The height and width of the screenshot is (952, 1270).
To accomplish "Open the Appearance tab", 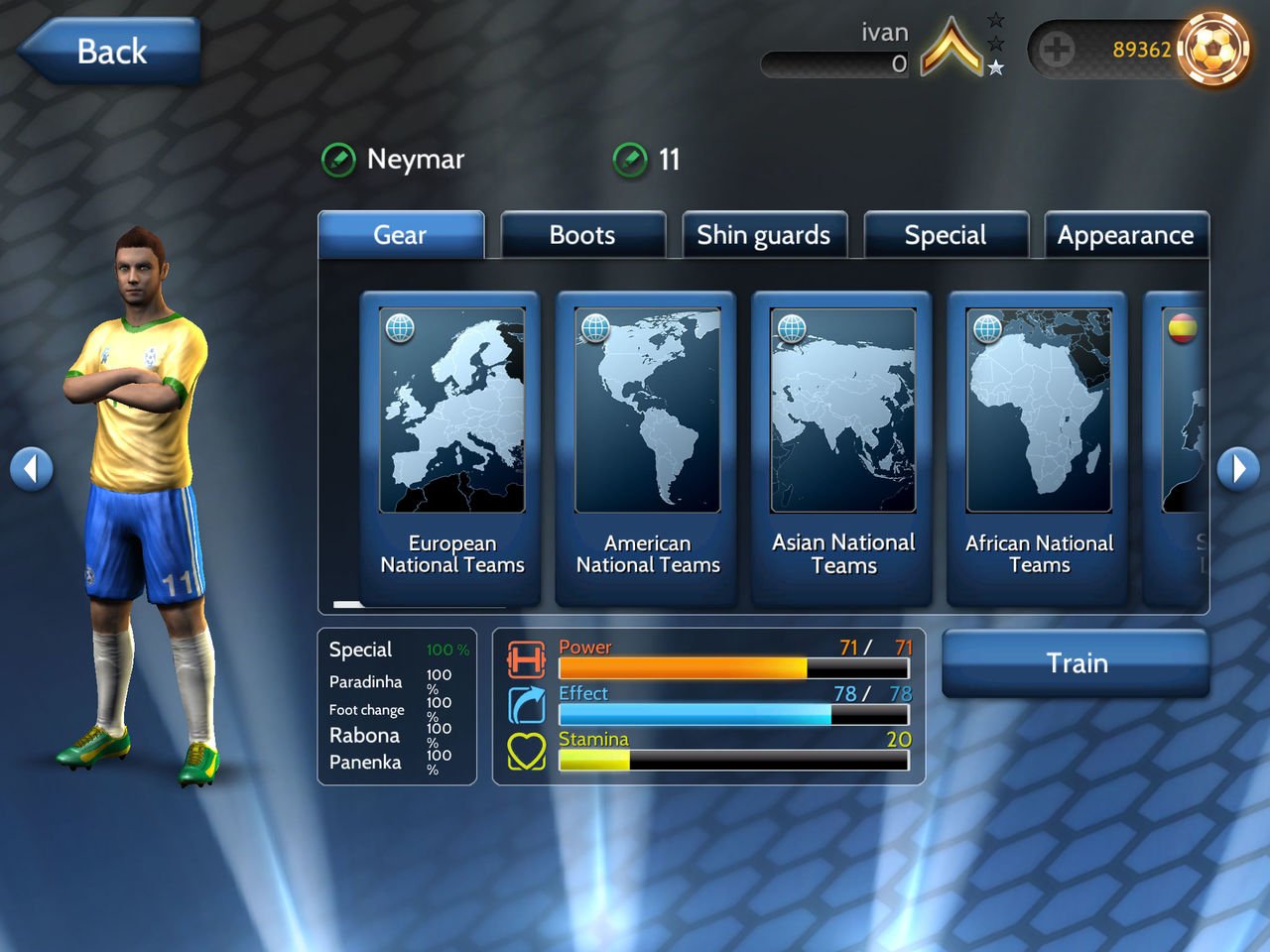I will point(1126,235).
